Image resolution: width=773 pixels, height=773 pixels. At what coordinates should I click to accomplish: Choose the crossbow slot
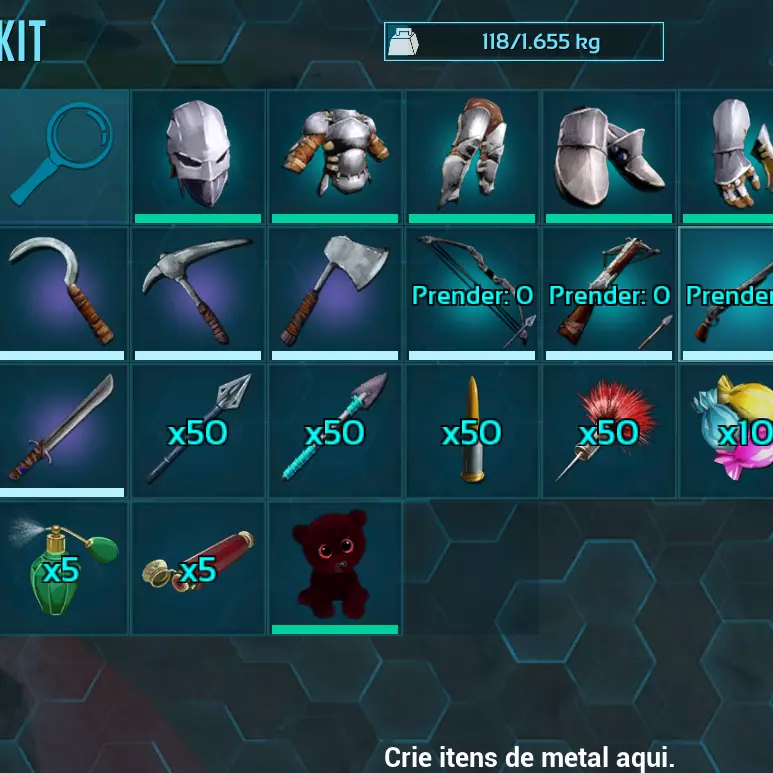point(609,293)
